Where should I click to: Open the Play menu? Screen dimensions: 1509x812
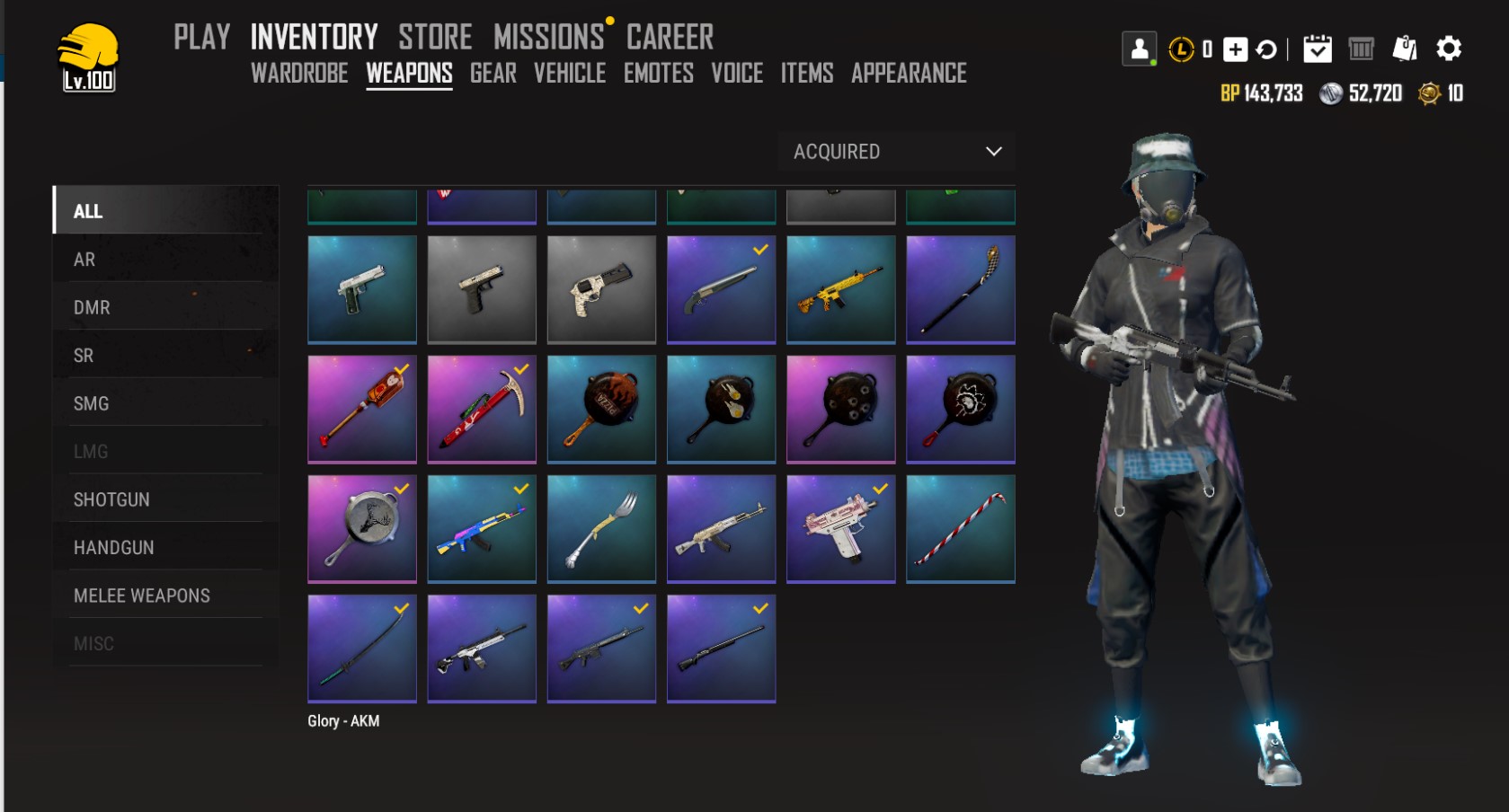click(201, 37)
